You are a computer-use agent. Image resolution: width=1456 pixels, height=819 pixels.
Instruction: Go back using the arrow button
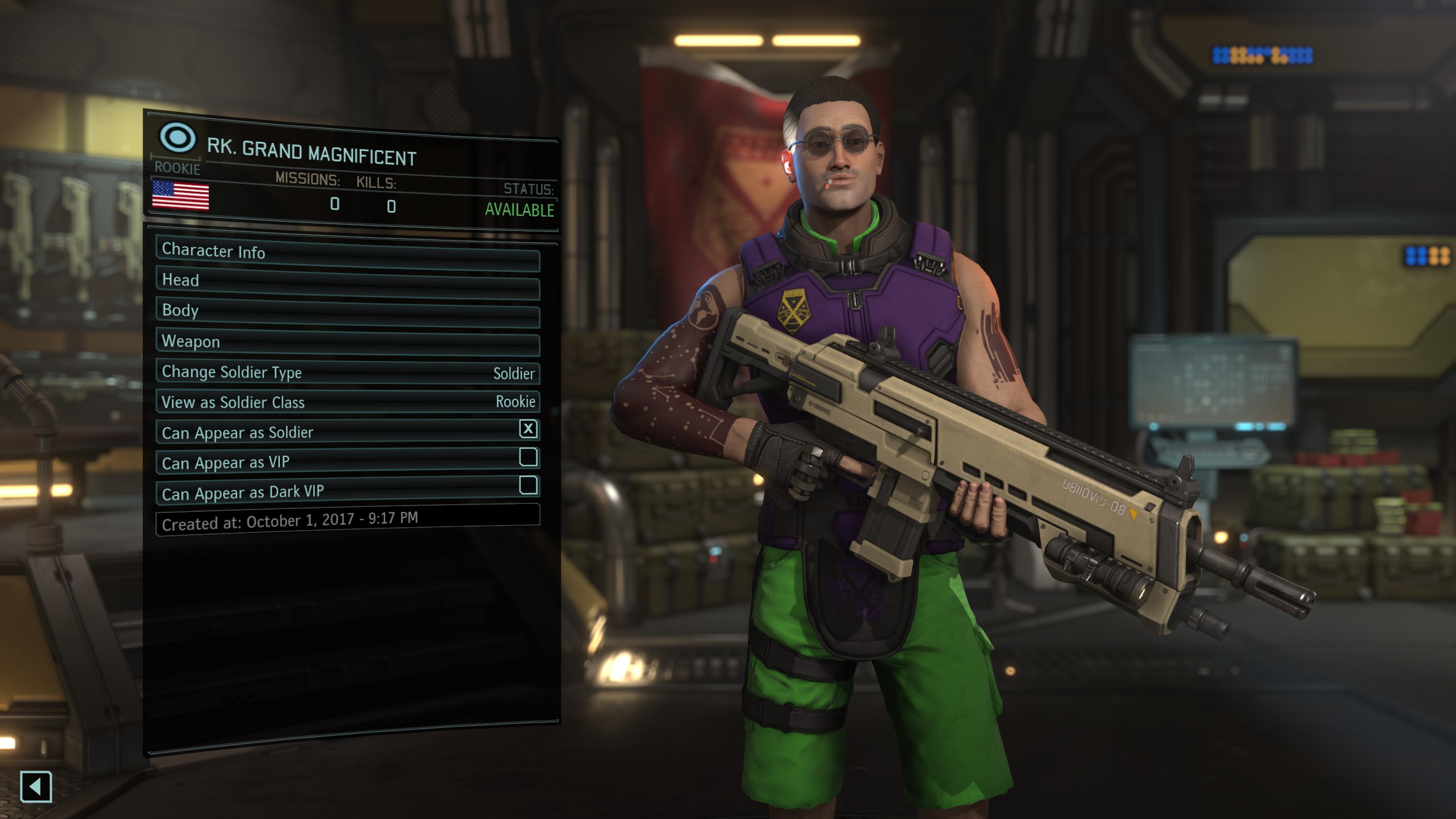tap(36, 787)
